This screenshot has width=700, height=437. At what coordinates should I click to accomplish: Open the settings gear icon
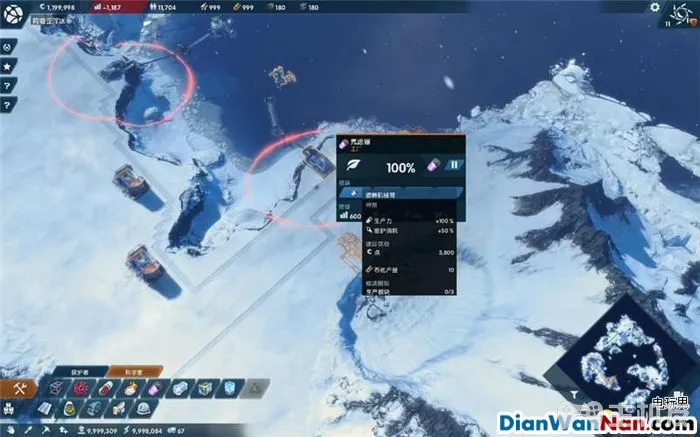click(x=655, y=7)
